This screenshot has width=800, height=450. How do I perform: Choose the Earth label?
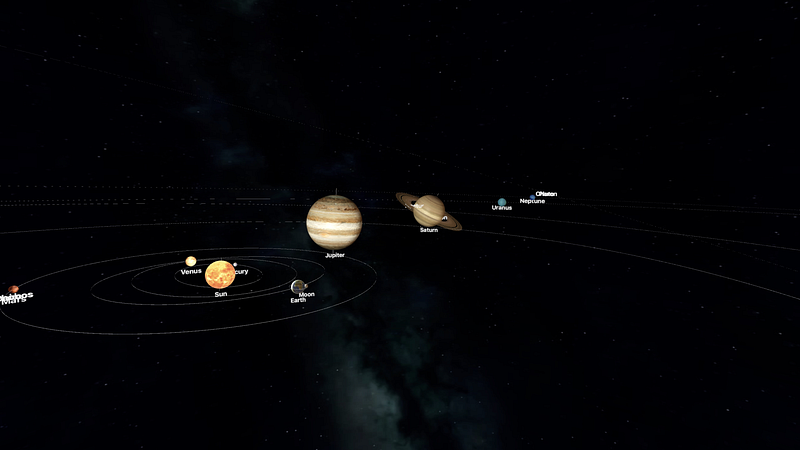298,300
